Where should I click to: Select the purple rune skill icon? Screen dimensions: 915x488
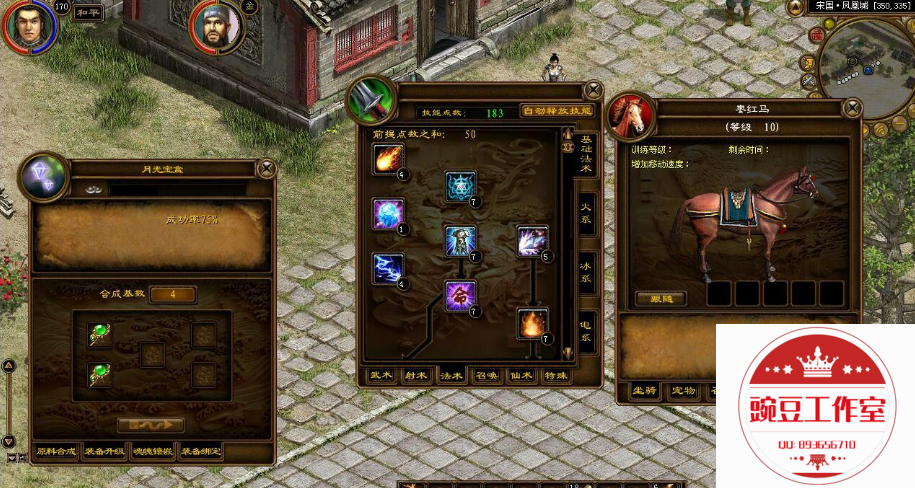point(460,295)
